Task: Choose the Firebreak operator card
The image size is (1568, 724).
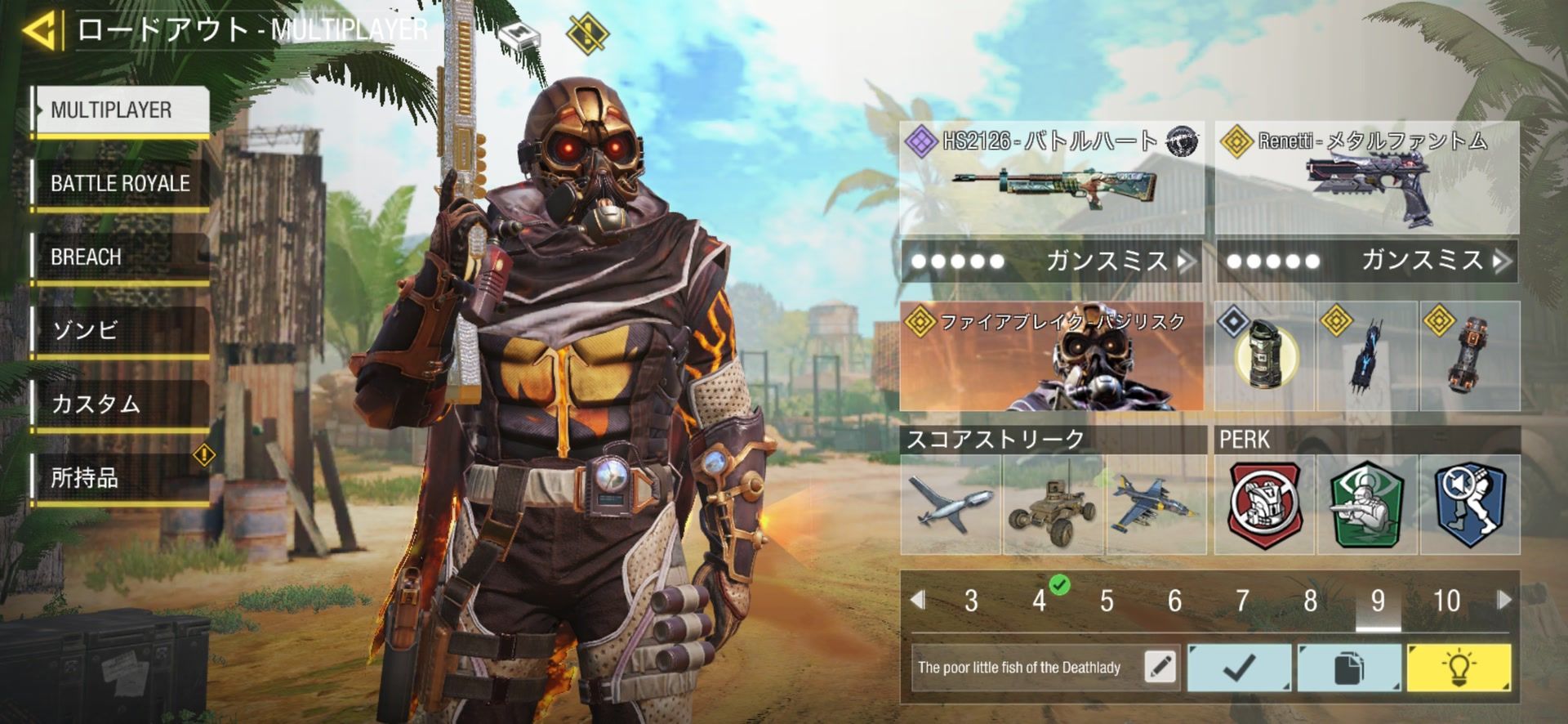Action: point(1051,356)
